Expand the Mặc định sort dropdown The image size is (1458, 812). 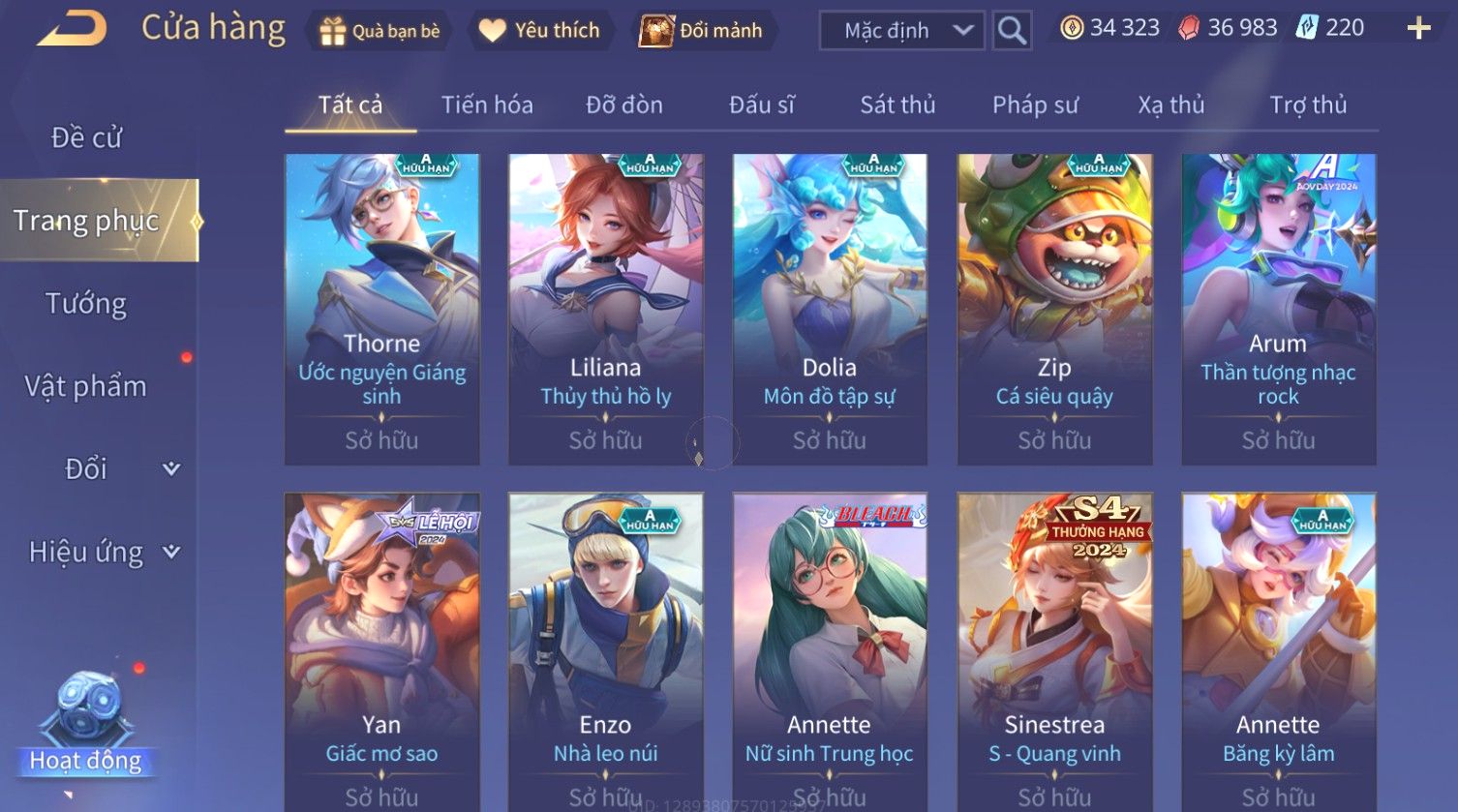[x=901, y=31]
